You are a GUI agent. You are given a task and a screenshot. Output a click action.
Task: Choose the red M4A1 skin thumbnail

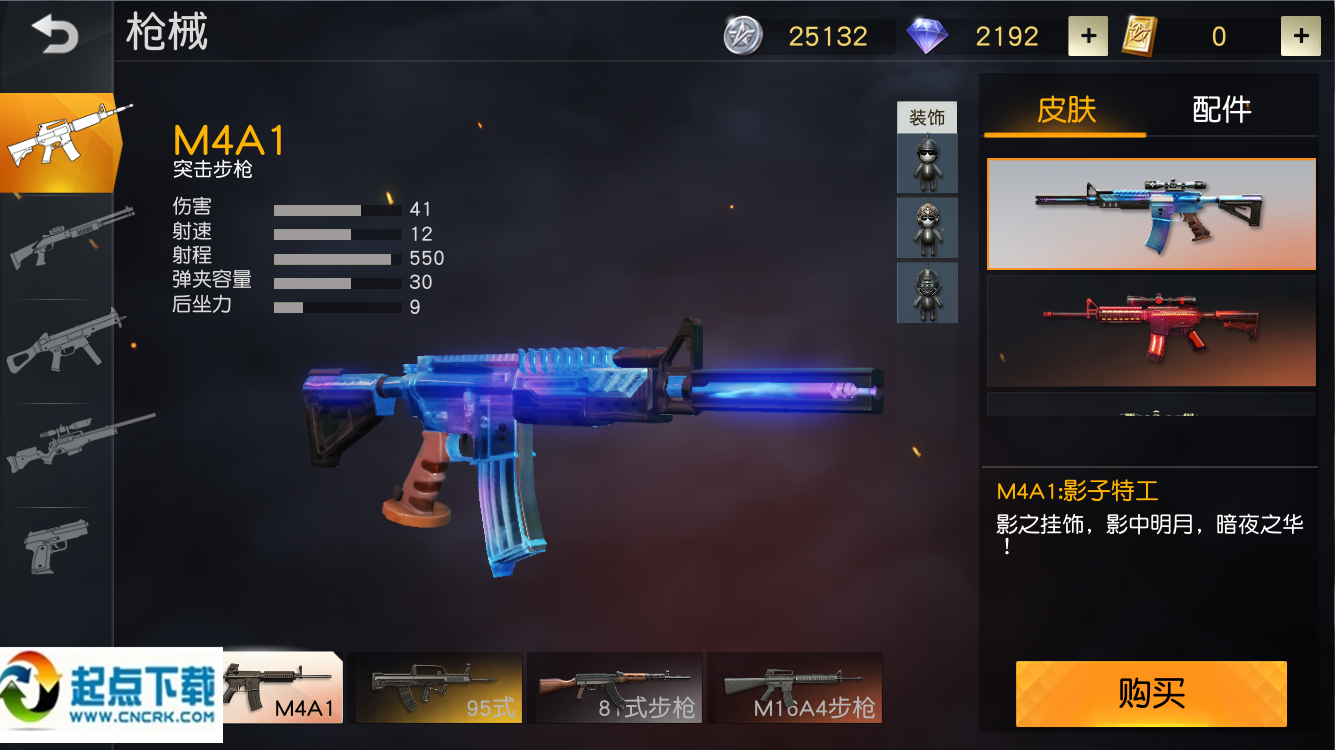point(1151,331)
